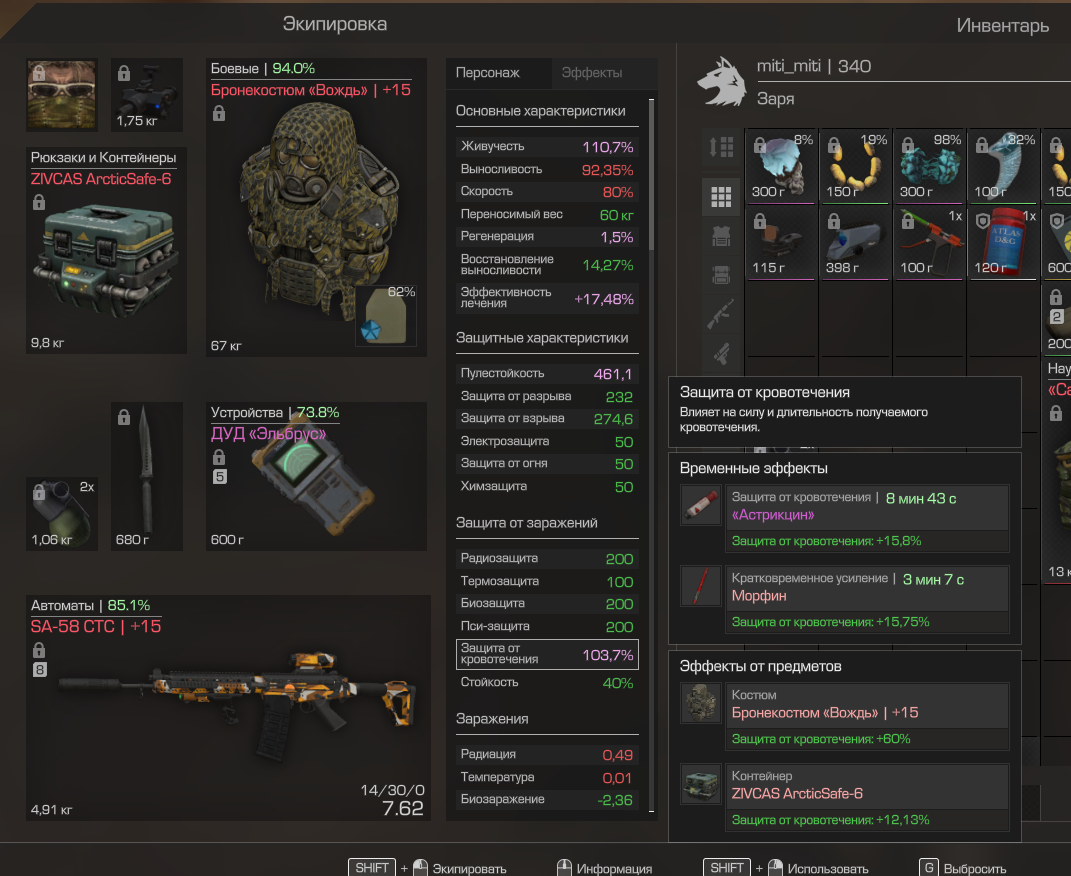The height and width of the screenshot is (876, 1071).
Task: Show all items with the grid filter
Action: pyautogui.click(x=721, y=197)
